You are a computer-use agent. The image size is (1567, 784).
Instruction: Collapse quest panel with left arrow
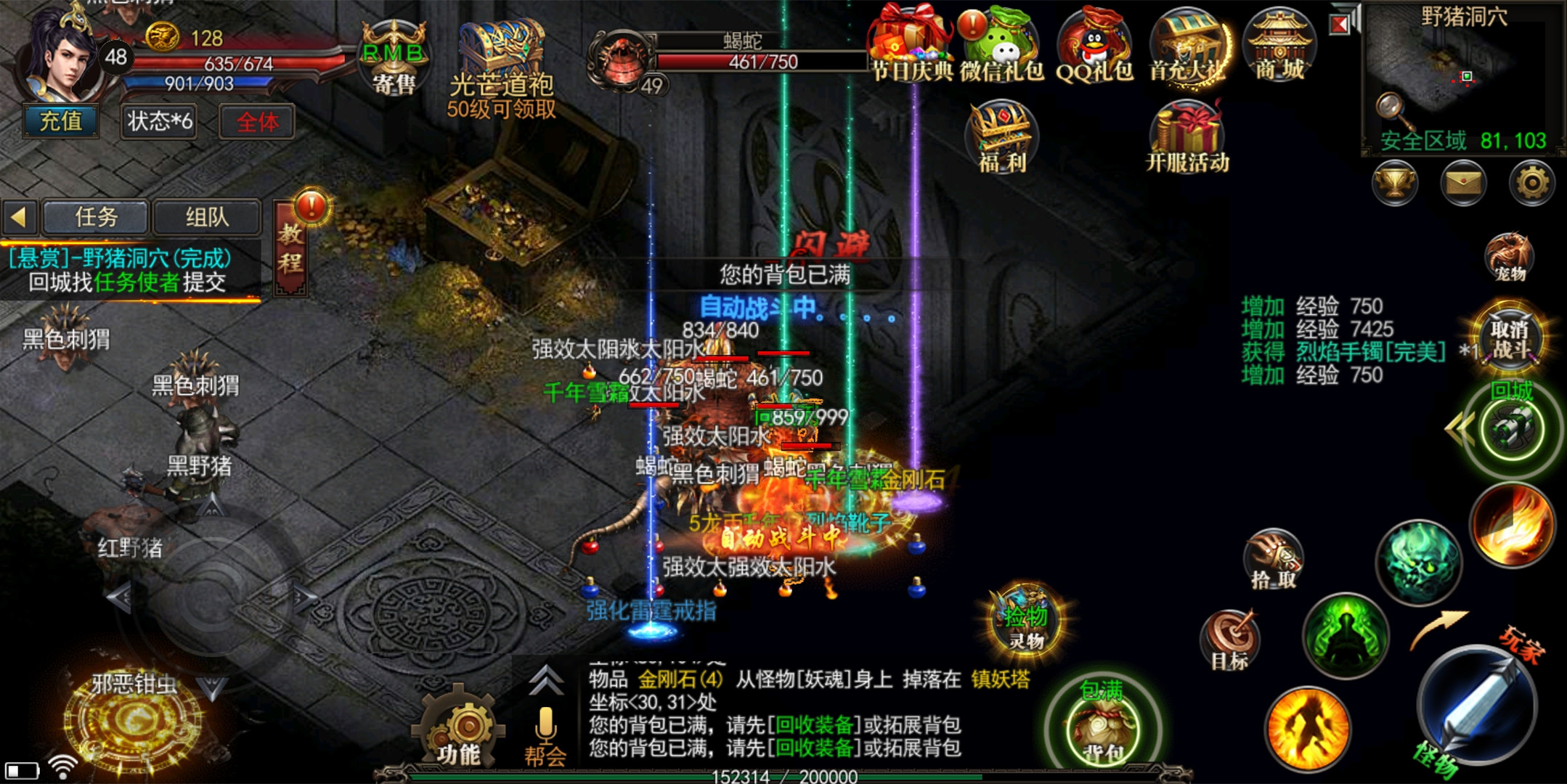(x=20, y=217)
